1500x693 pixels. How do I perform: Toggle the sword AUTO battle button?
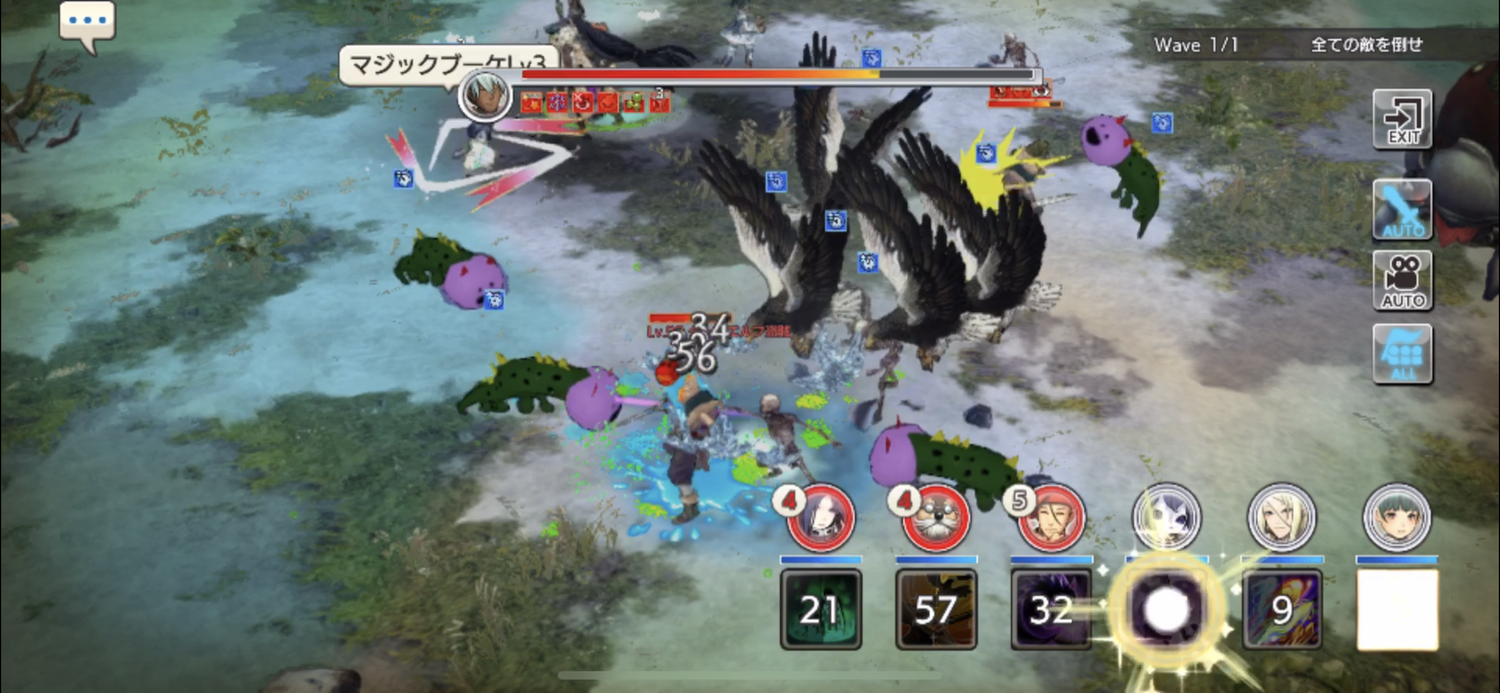click(x=1402, y=209)
